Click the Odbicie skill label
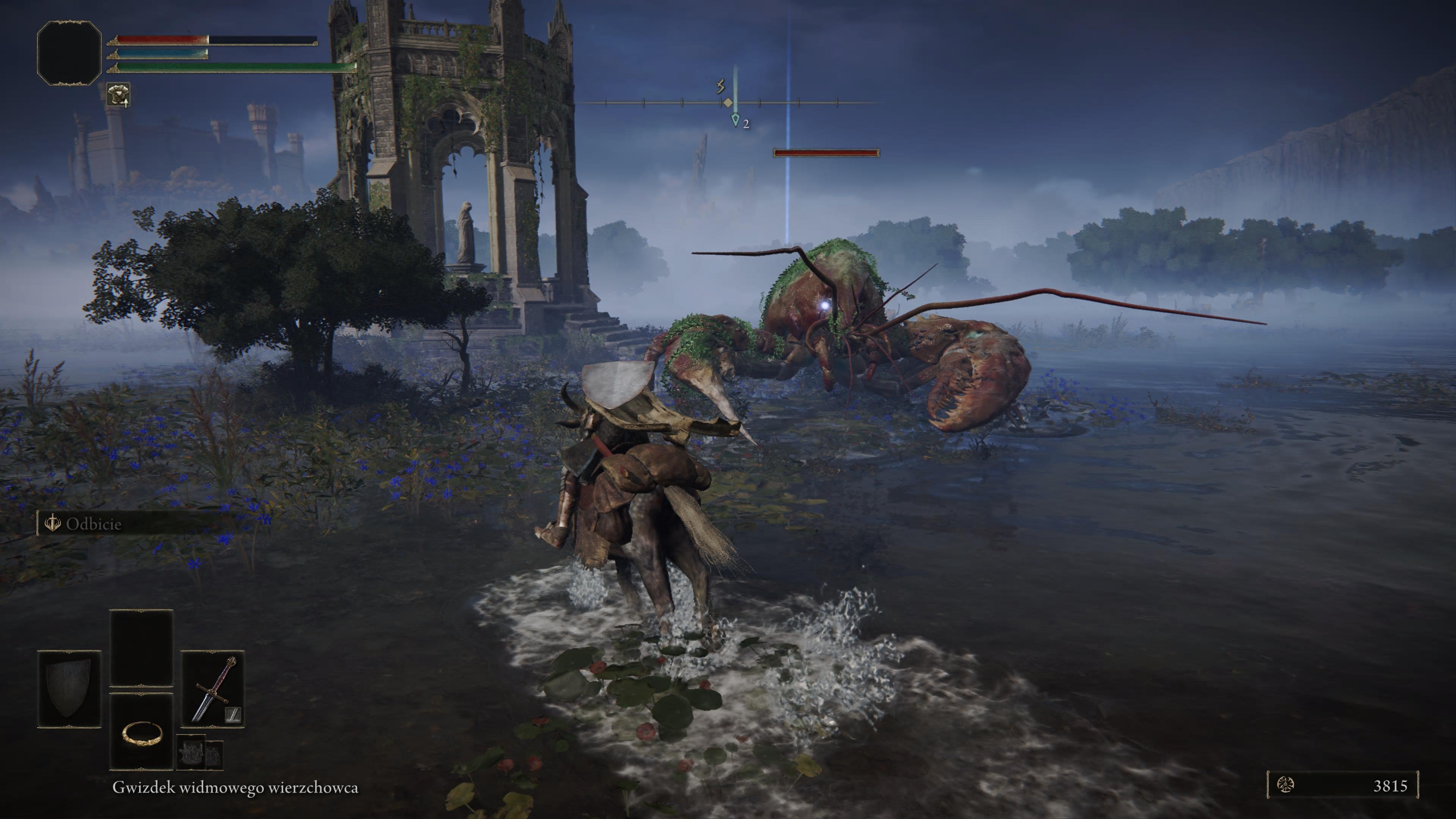Viewport: 1456px width, 819px height. click(x=93, y=524)
